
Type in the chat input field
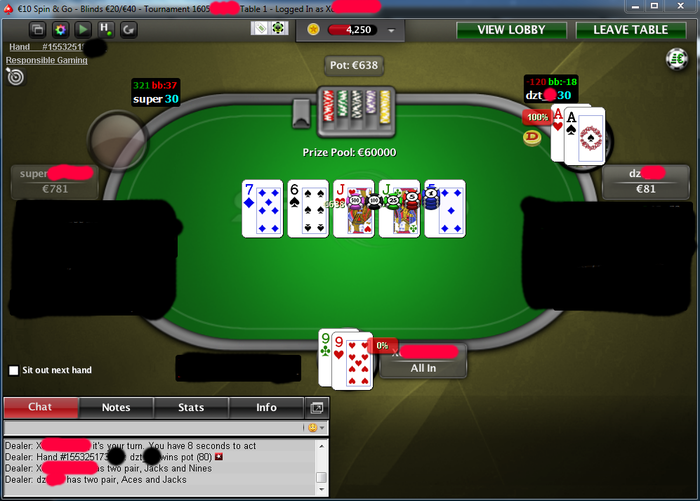click(150, 428)
